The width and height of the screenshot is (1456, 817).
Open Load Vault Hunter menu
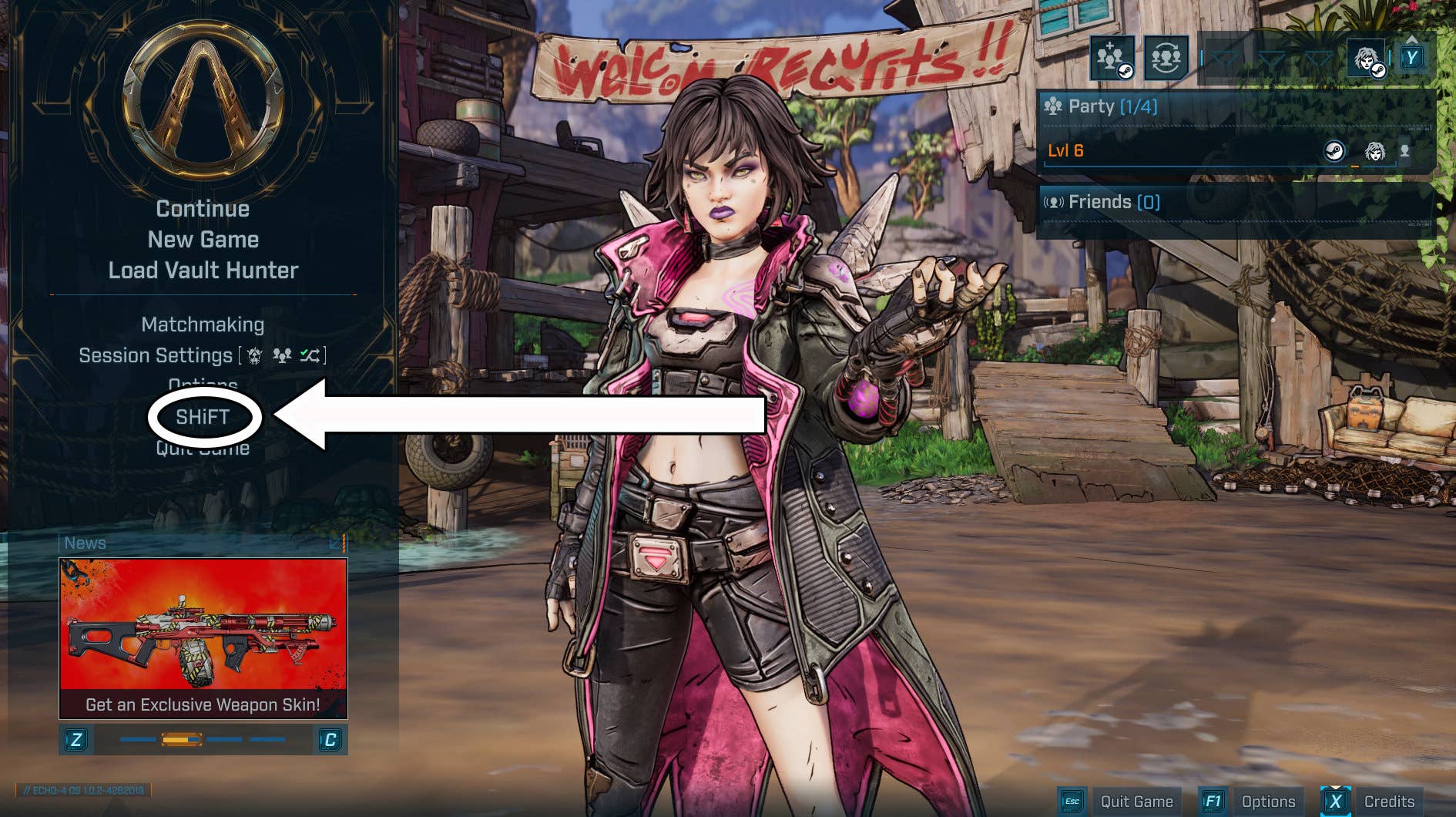click(x=203, y=271)
